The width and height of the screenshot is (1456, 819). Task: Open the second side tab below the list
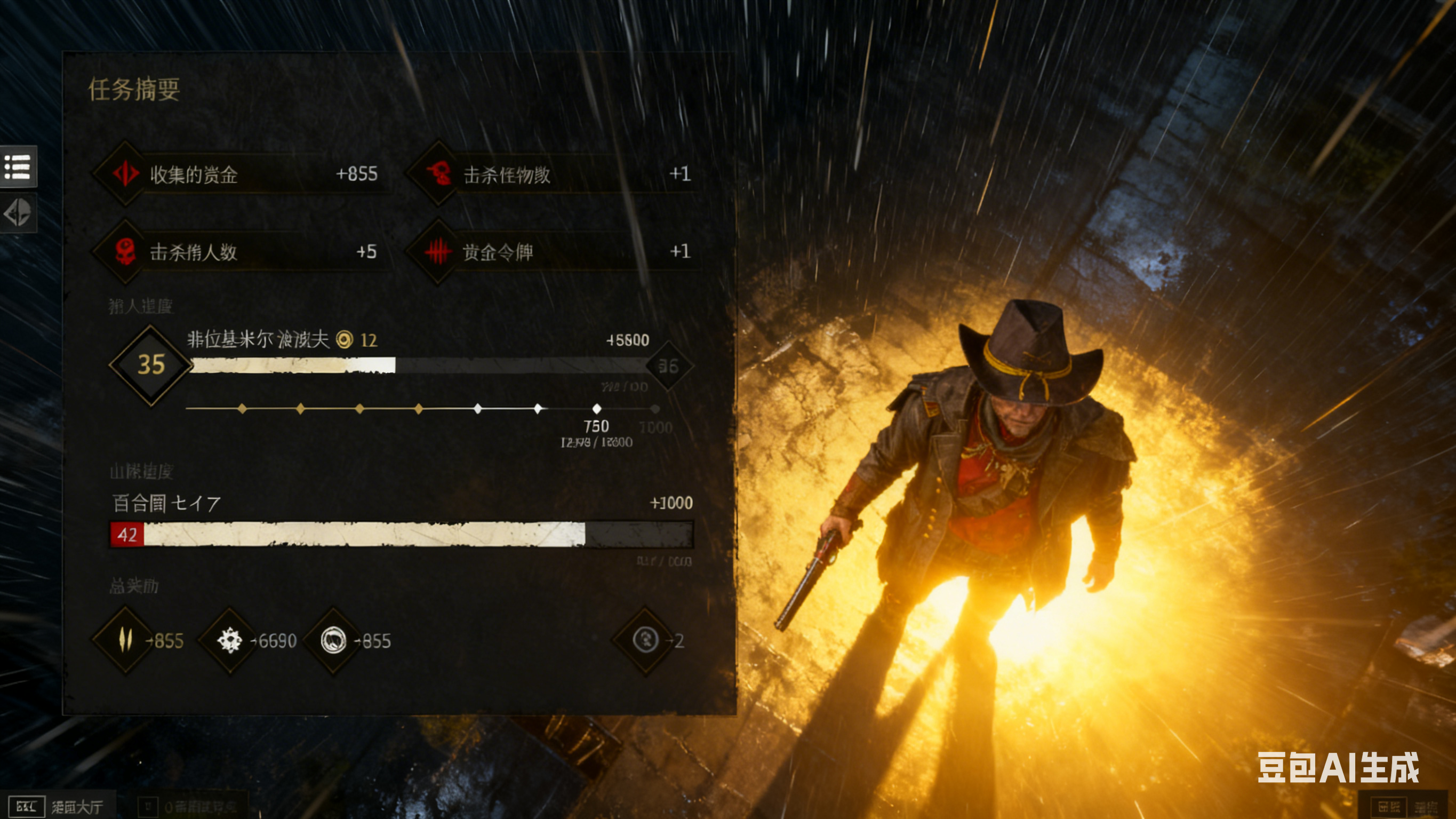tap(18, 213)
